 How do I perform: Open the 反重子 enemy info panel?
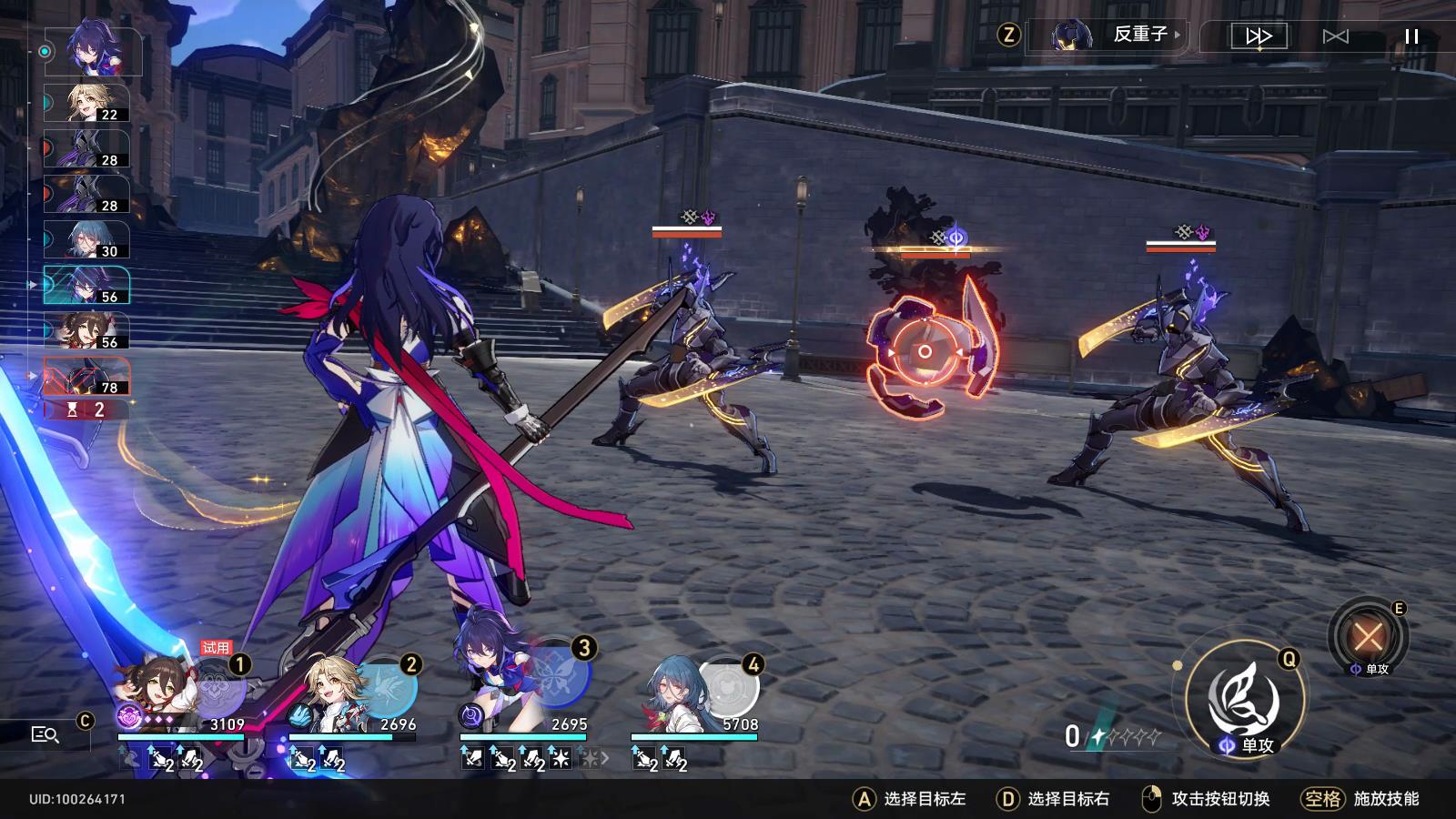(1118, 35)
